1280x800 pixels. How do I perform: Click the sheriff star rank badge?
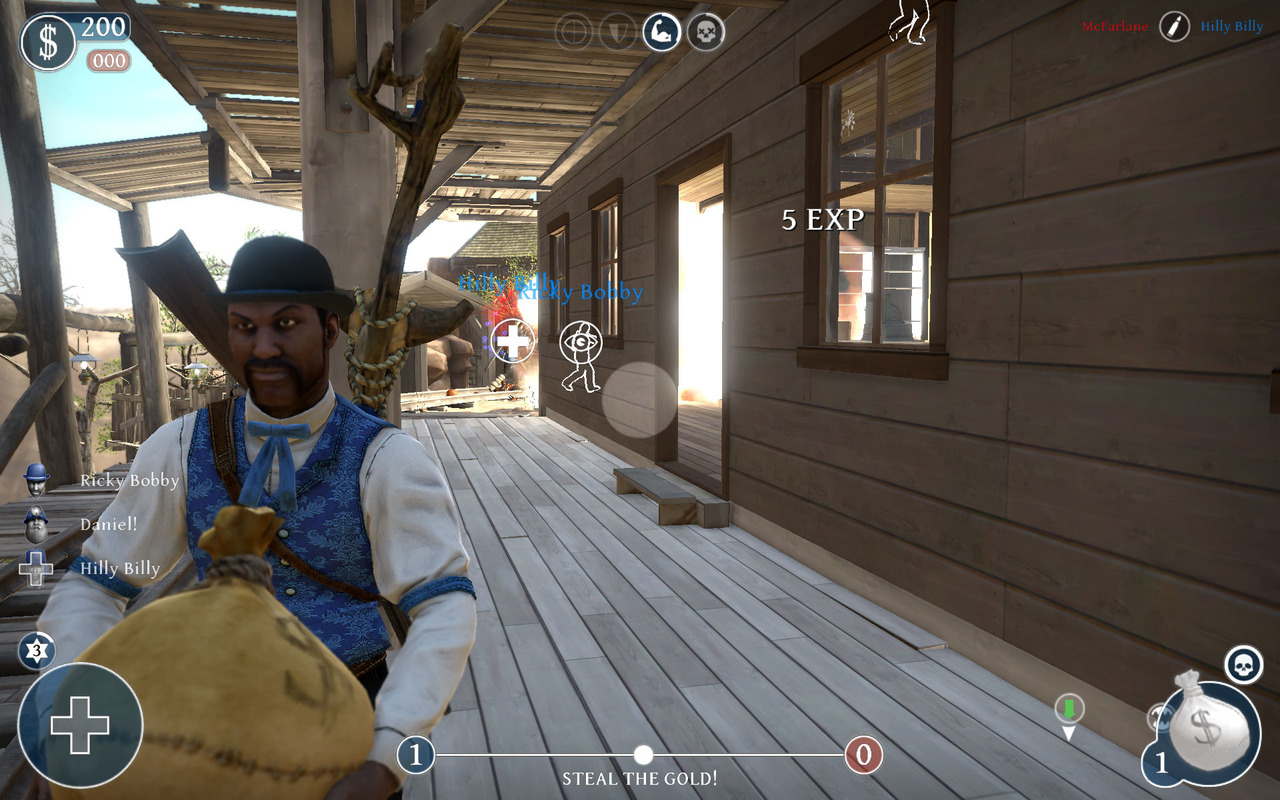[37, 652]
